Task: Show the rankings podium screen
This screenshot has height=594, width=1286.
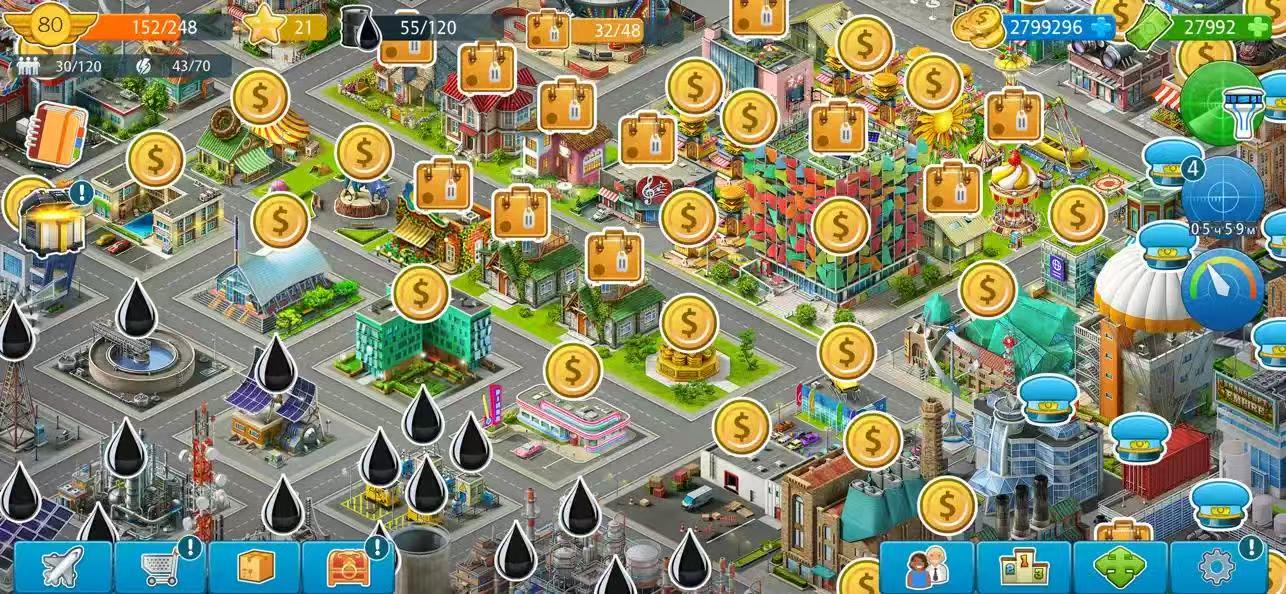Action: (1023, 568)
